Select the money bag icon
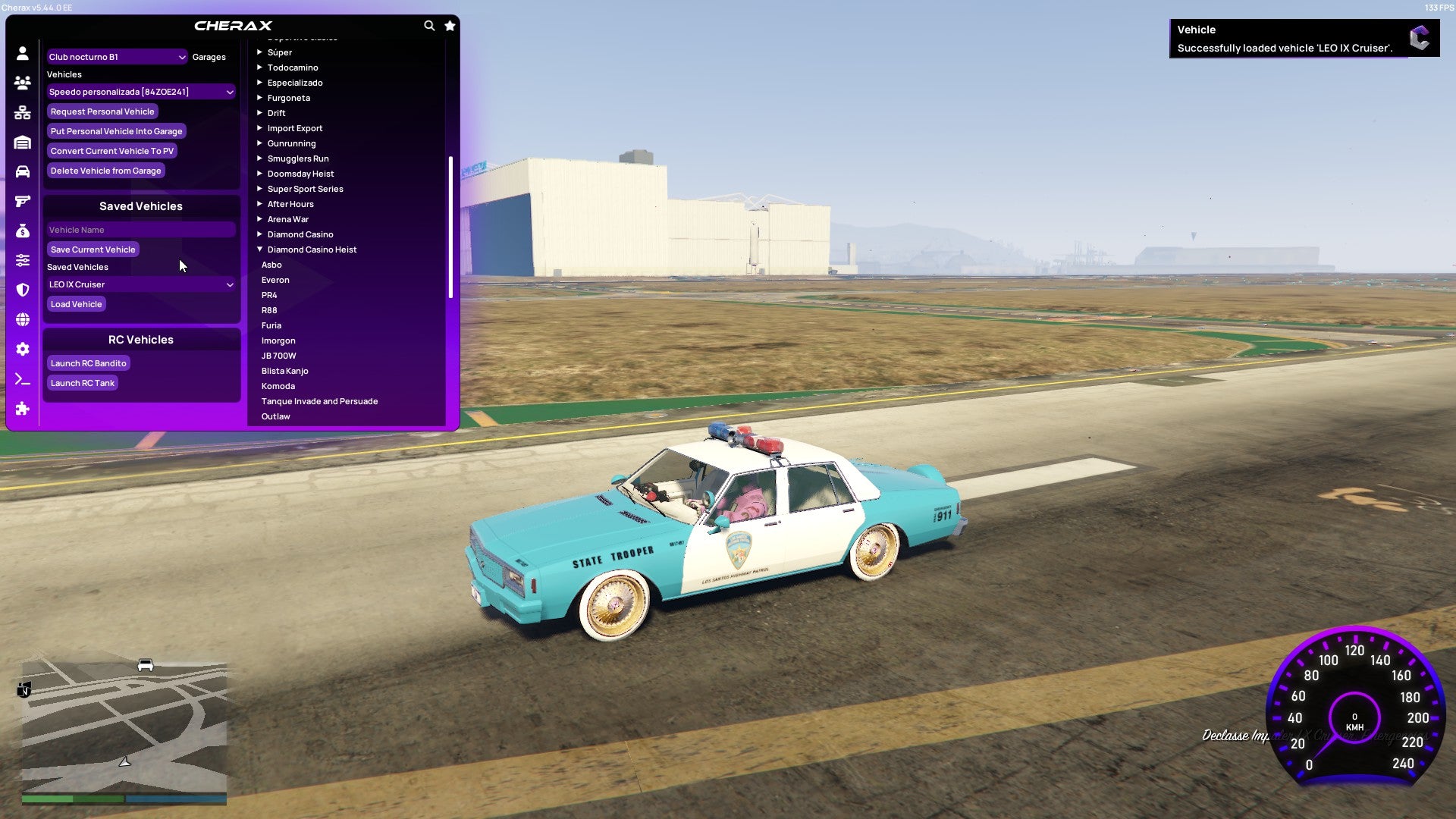Screen dimensions: 1456x819 coord(22,232)
